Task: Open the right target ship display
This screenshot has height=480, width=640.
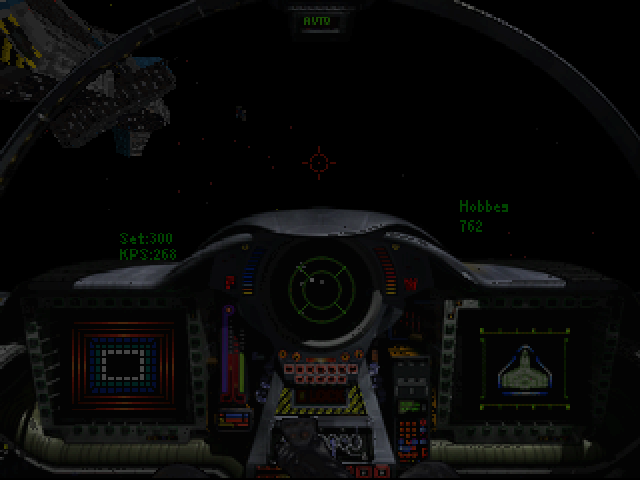Action: click(520, 367)
